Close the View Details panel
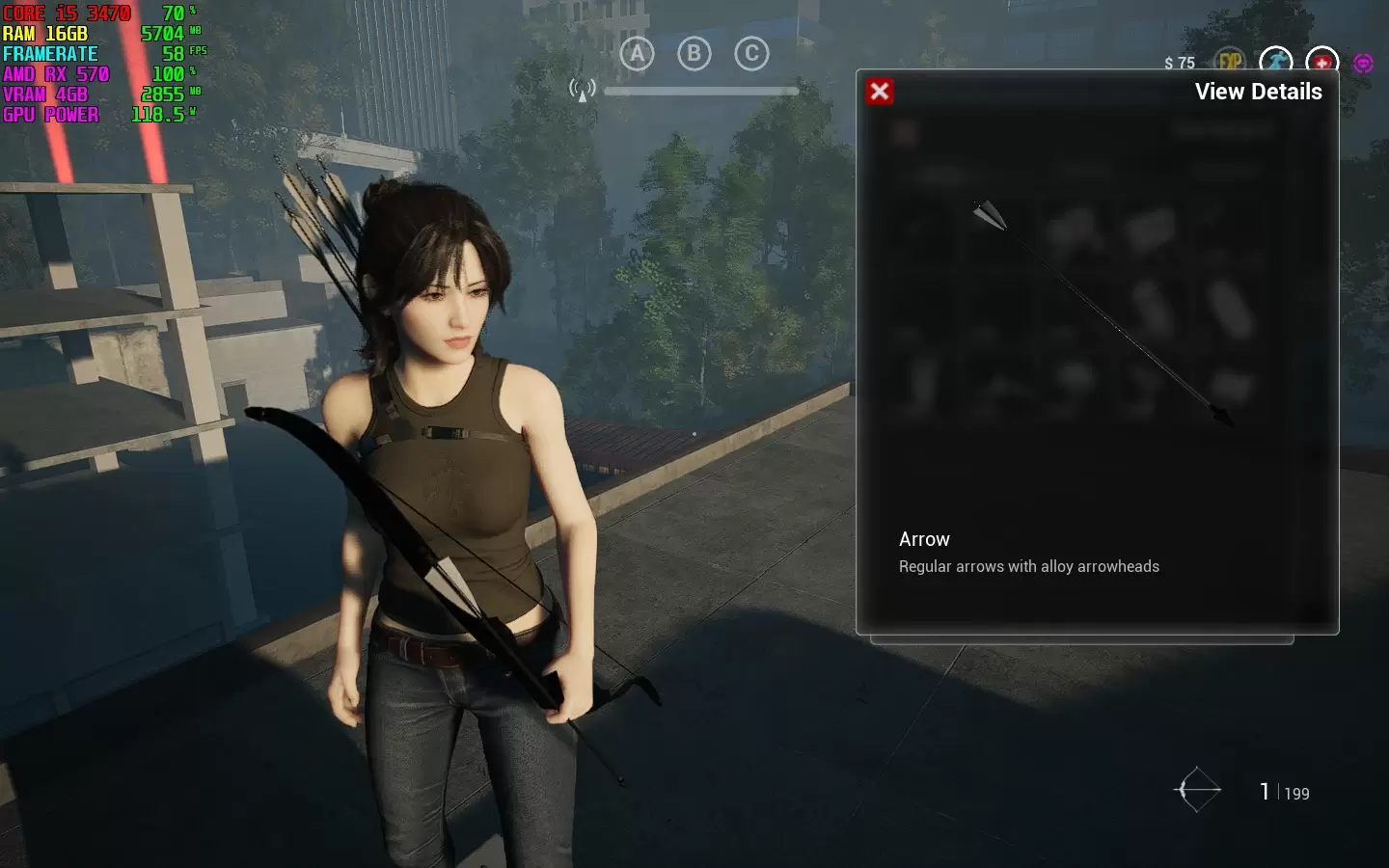 [880, 92]
